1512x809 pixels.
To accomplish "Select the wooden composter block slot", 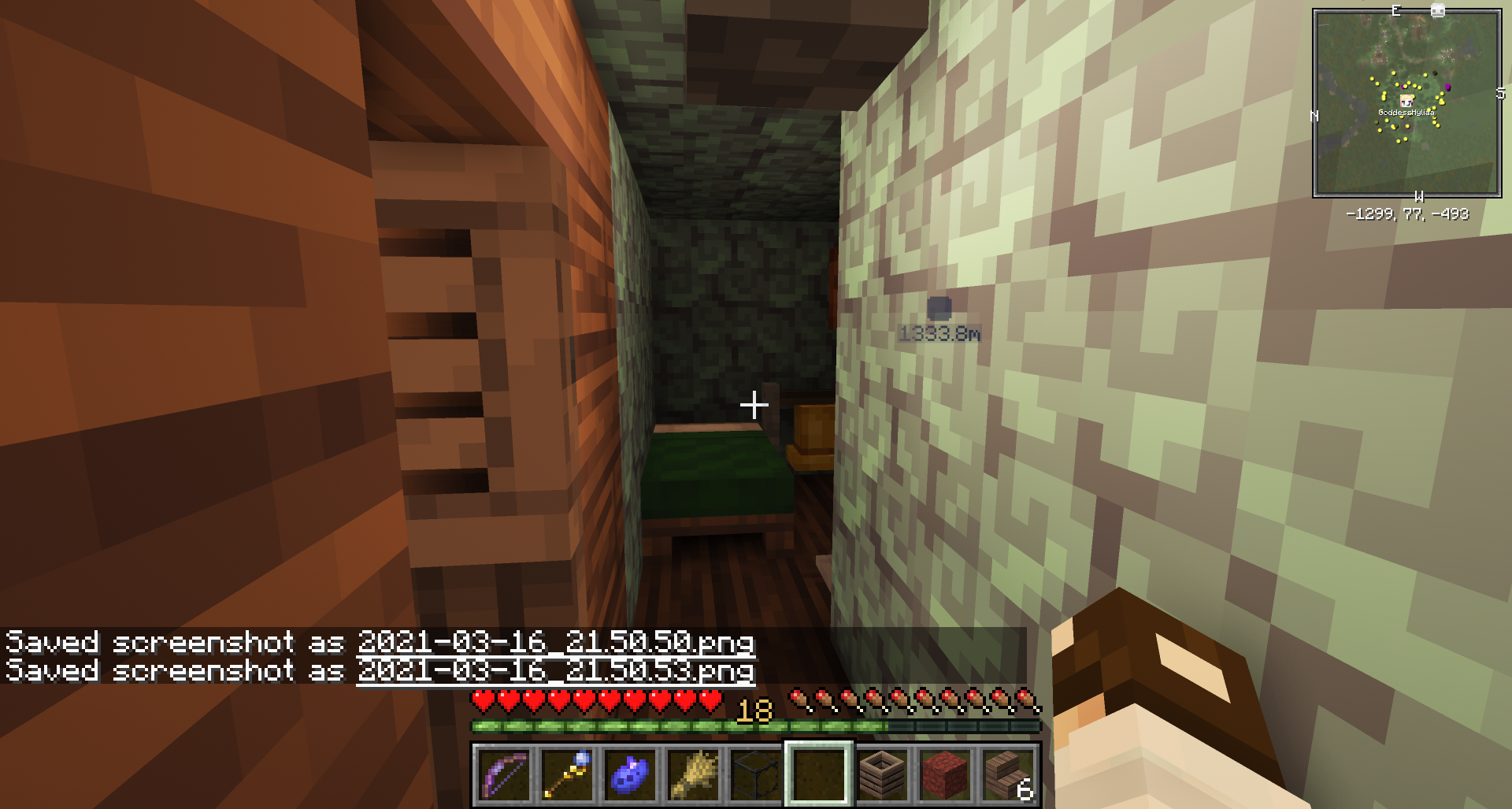I will coord(882,774).
